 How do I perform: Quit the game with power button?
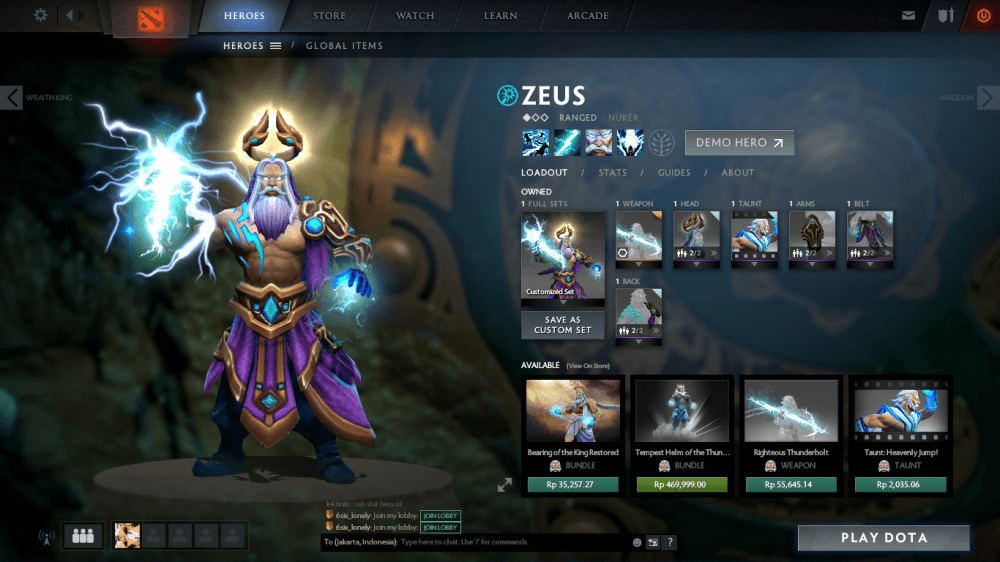[983, 16]
